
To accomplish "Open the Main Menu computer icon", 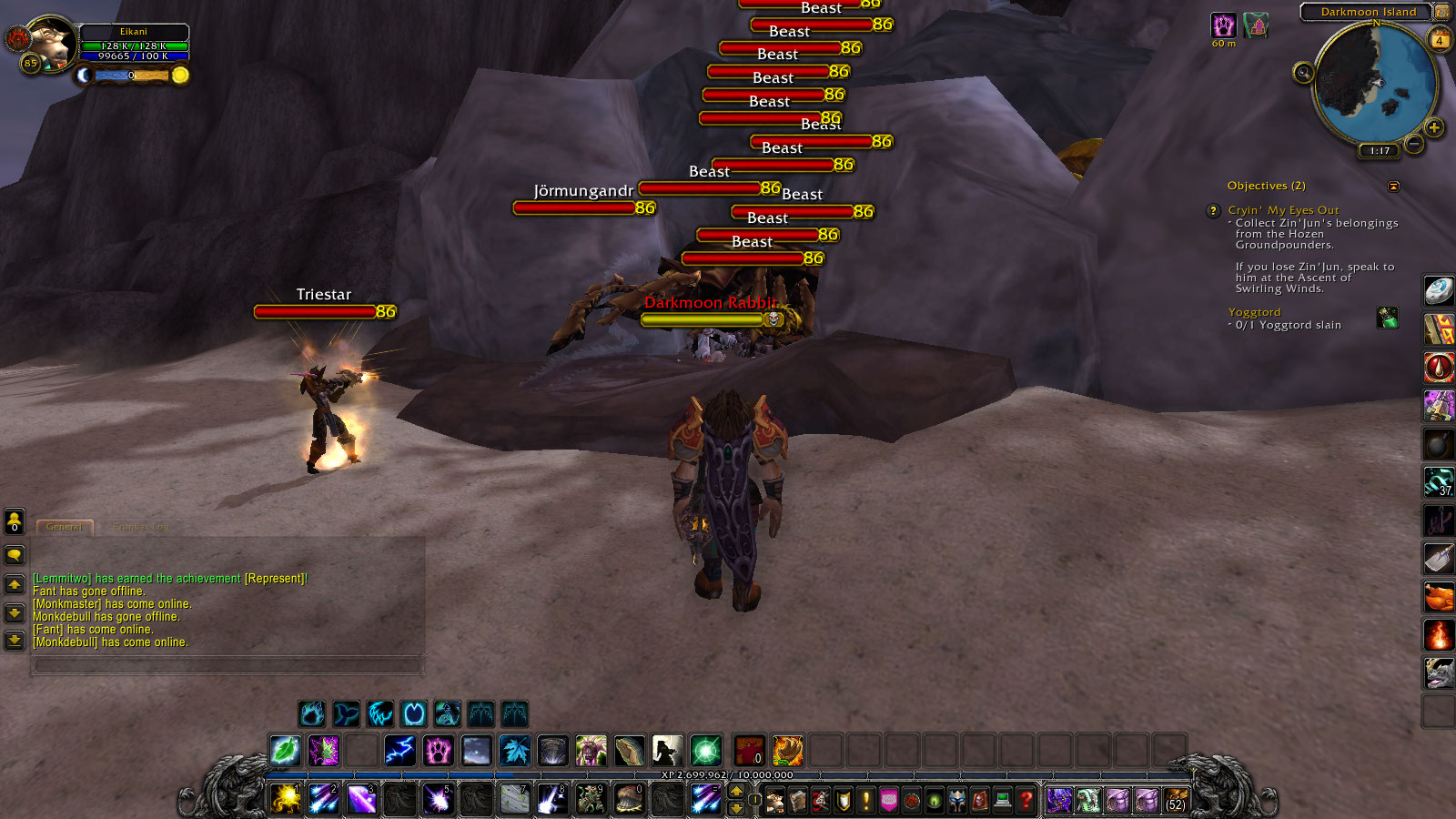I will coord(1004,802).
